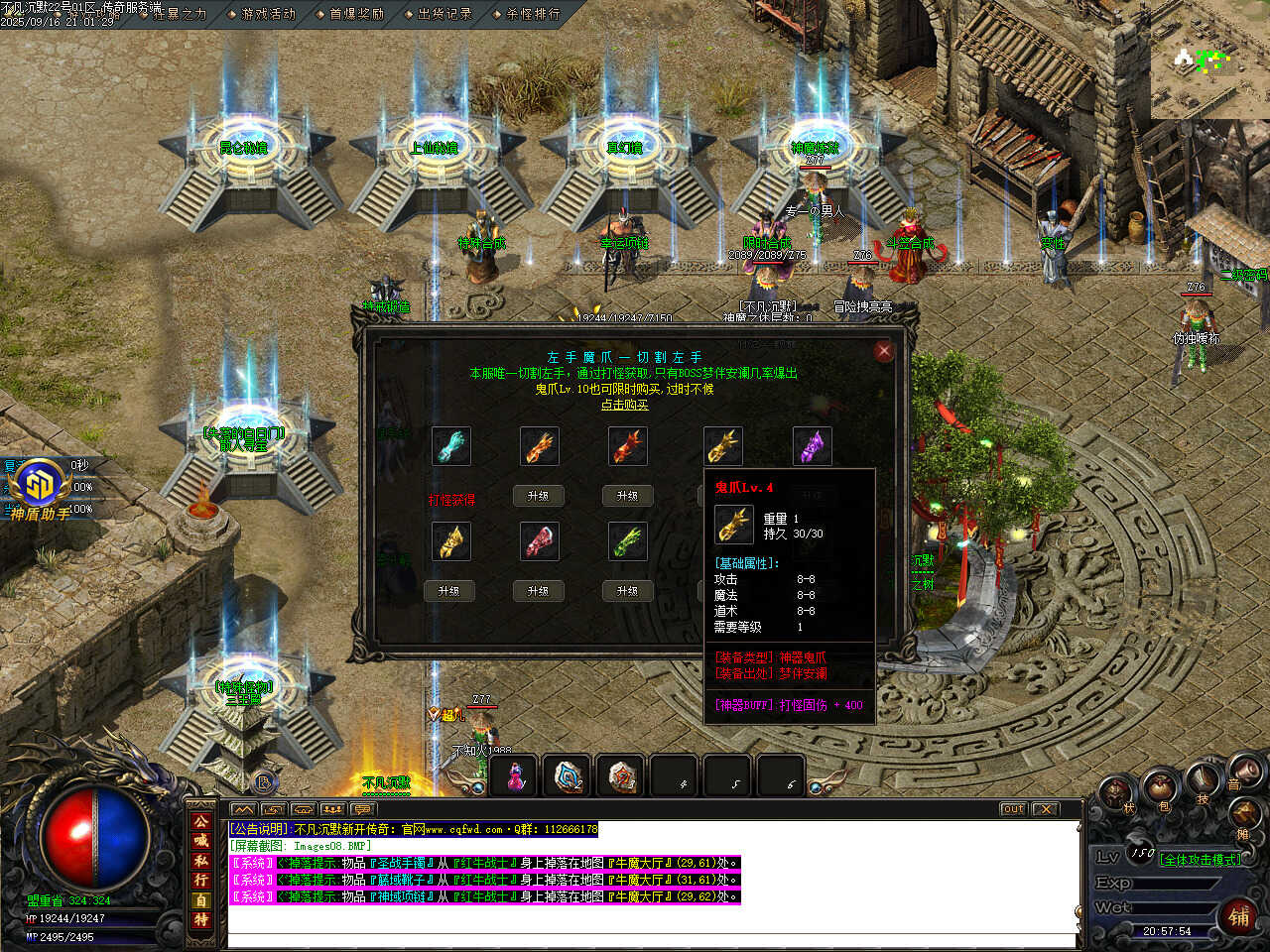
Task: Open the 游戏活动 game events menu
Action: tap(268, 14)
